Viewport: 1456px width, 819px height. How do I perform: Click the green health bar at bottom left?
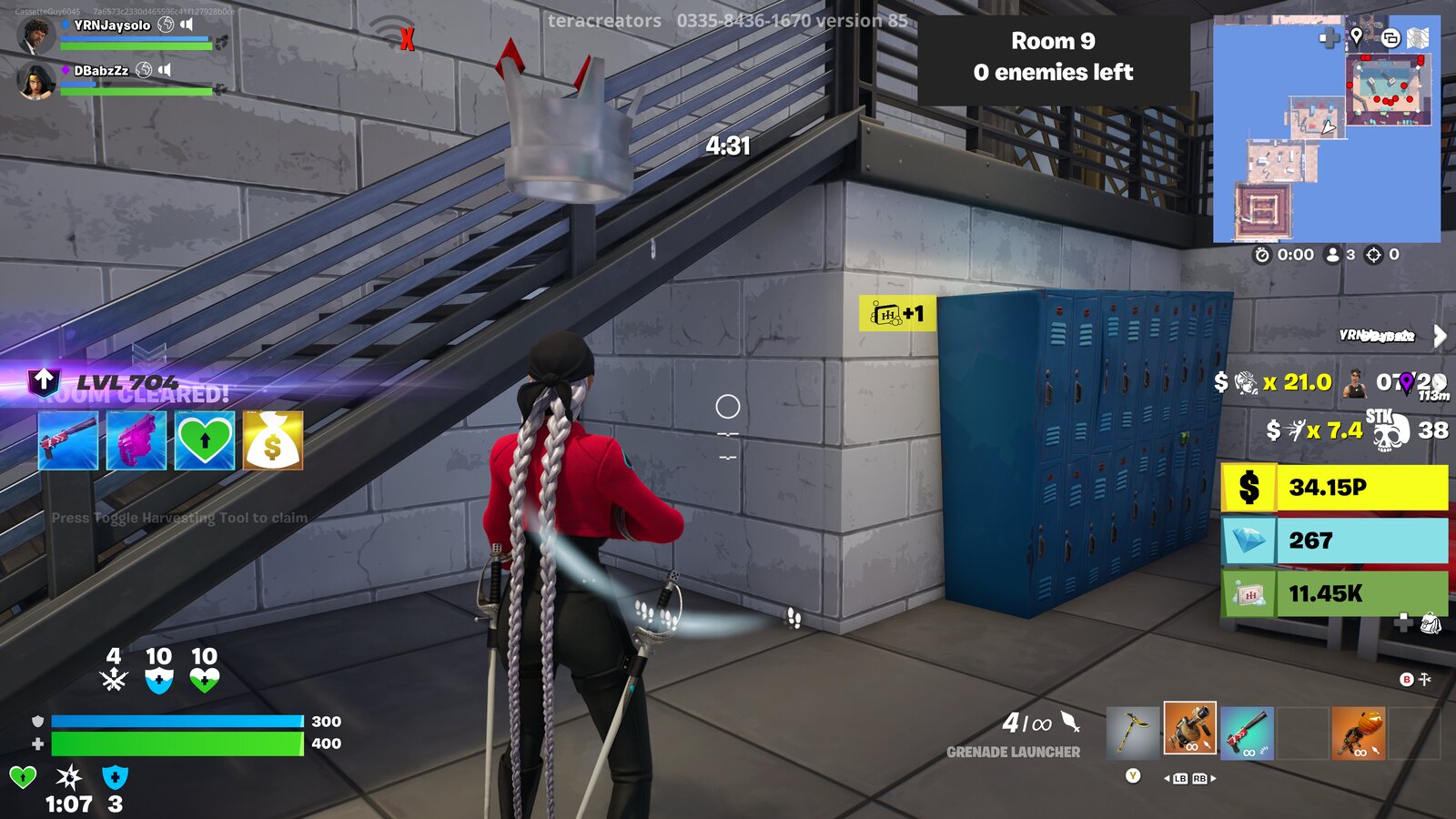[x=177, y=743]
